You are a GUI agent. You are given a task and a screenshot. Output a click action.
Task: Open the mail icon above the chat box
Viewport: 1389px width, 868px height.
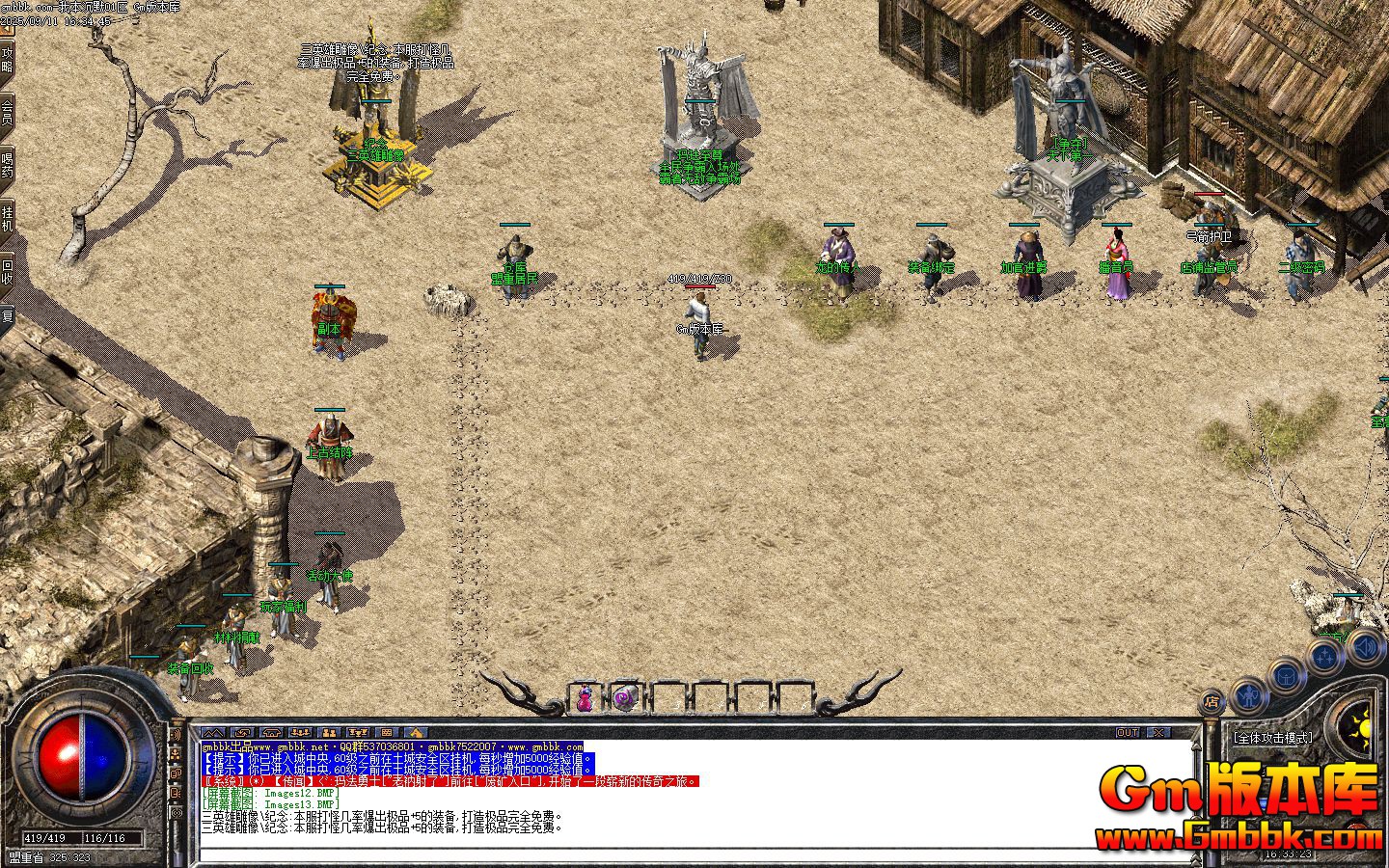tap(242, 733)
